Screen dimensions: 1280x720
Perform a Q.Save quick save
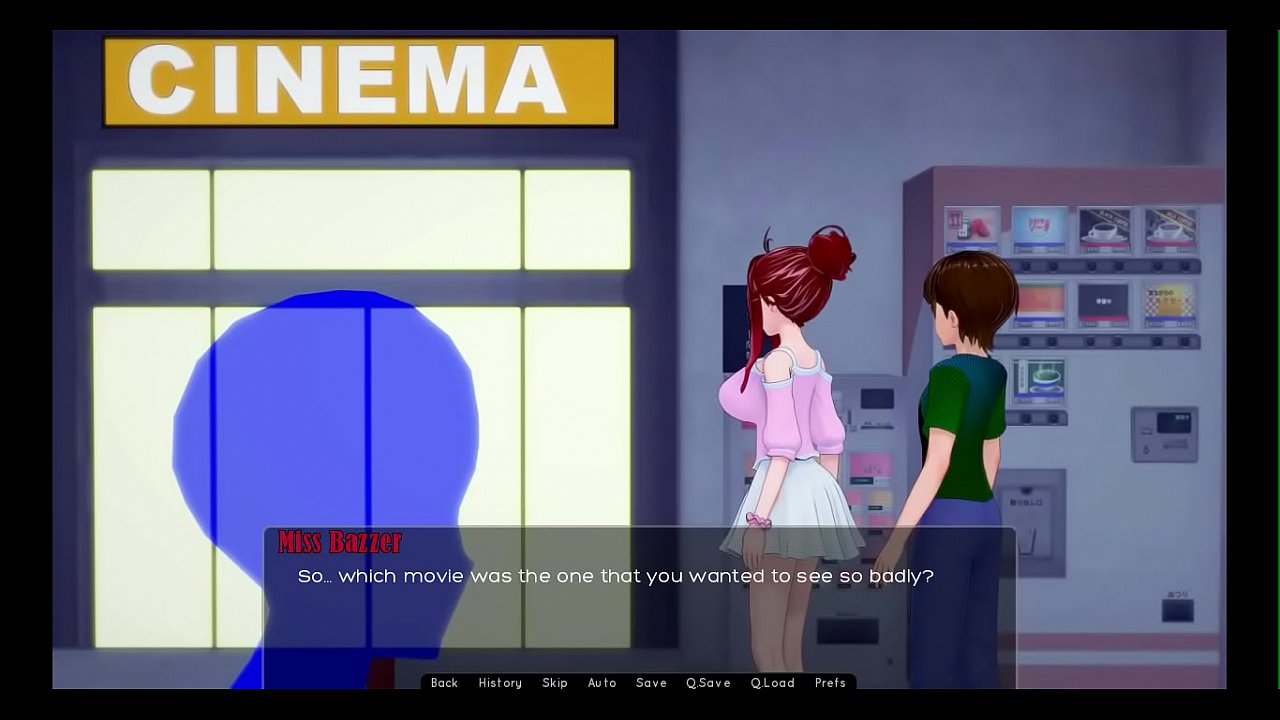[x=708, y=683]
